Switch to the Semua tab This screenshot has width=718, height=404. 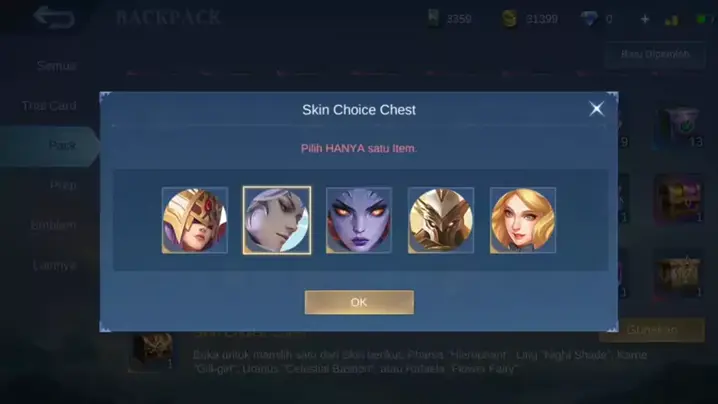(56, 66)
